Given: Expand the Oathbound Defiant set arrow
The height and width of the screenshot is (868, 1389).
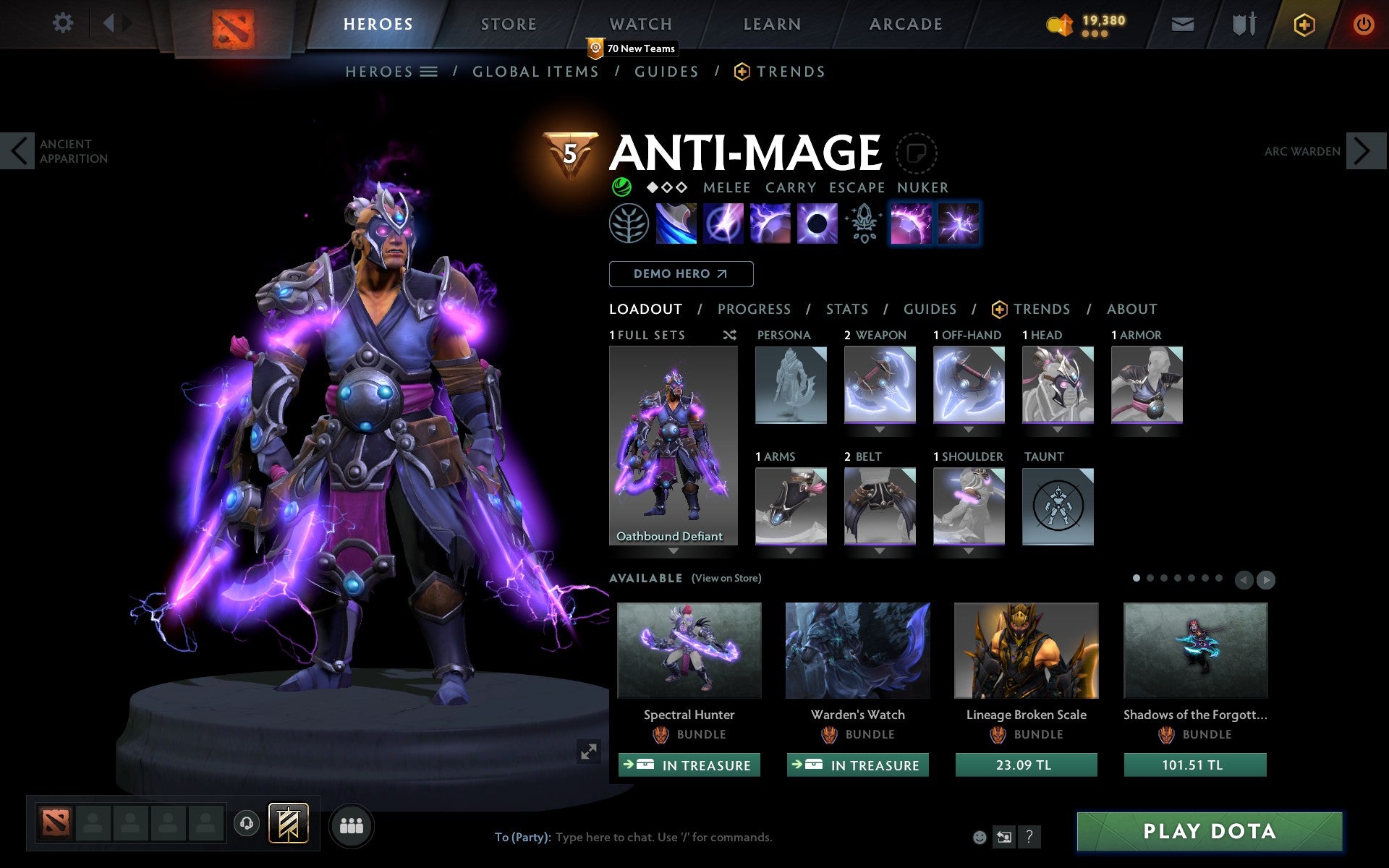Looking at the screenshot, I should [674, 550].
